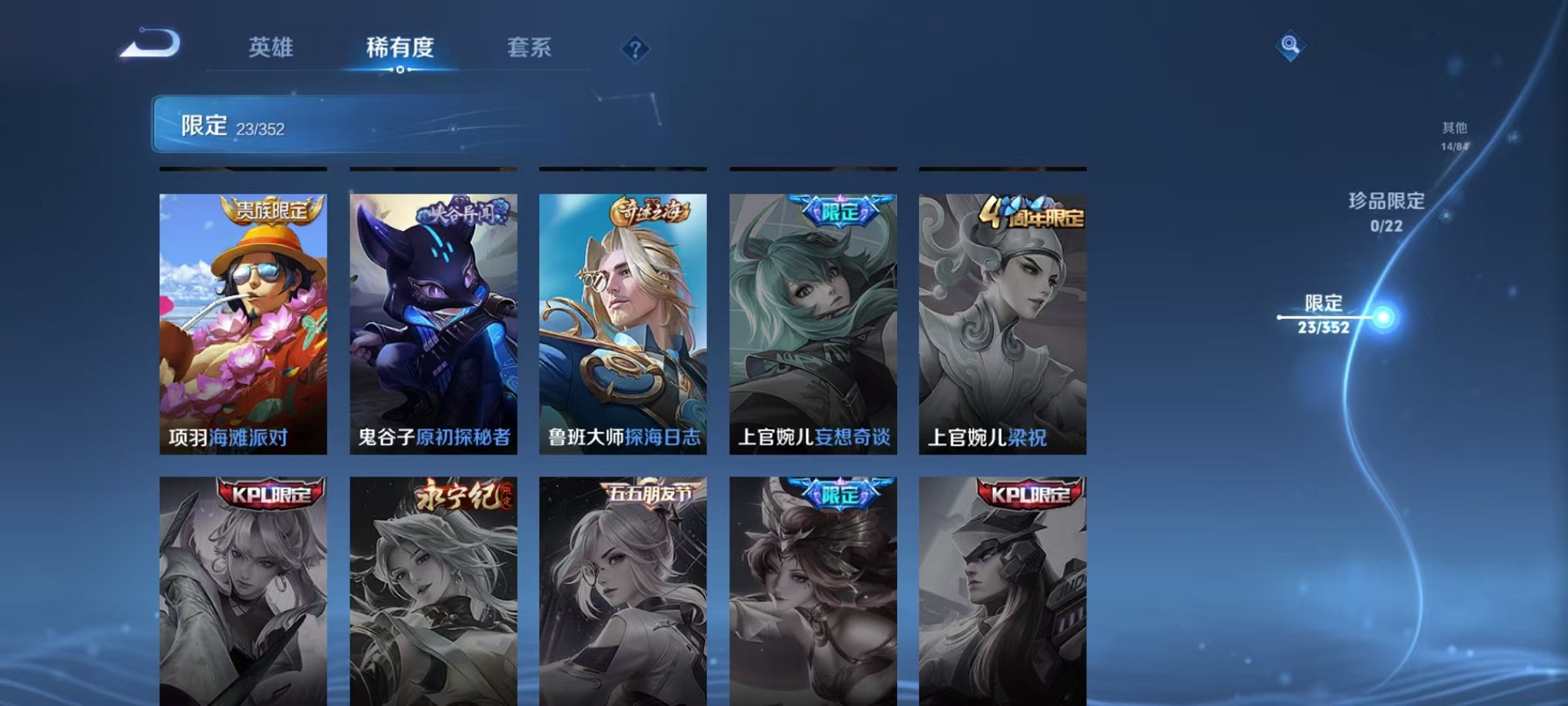Open the 鬼谷子原初探秘者 skin card

[x=433, y=323]
